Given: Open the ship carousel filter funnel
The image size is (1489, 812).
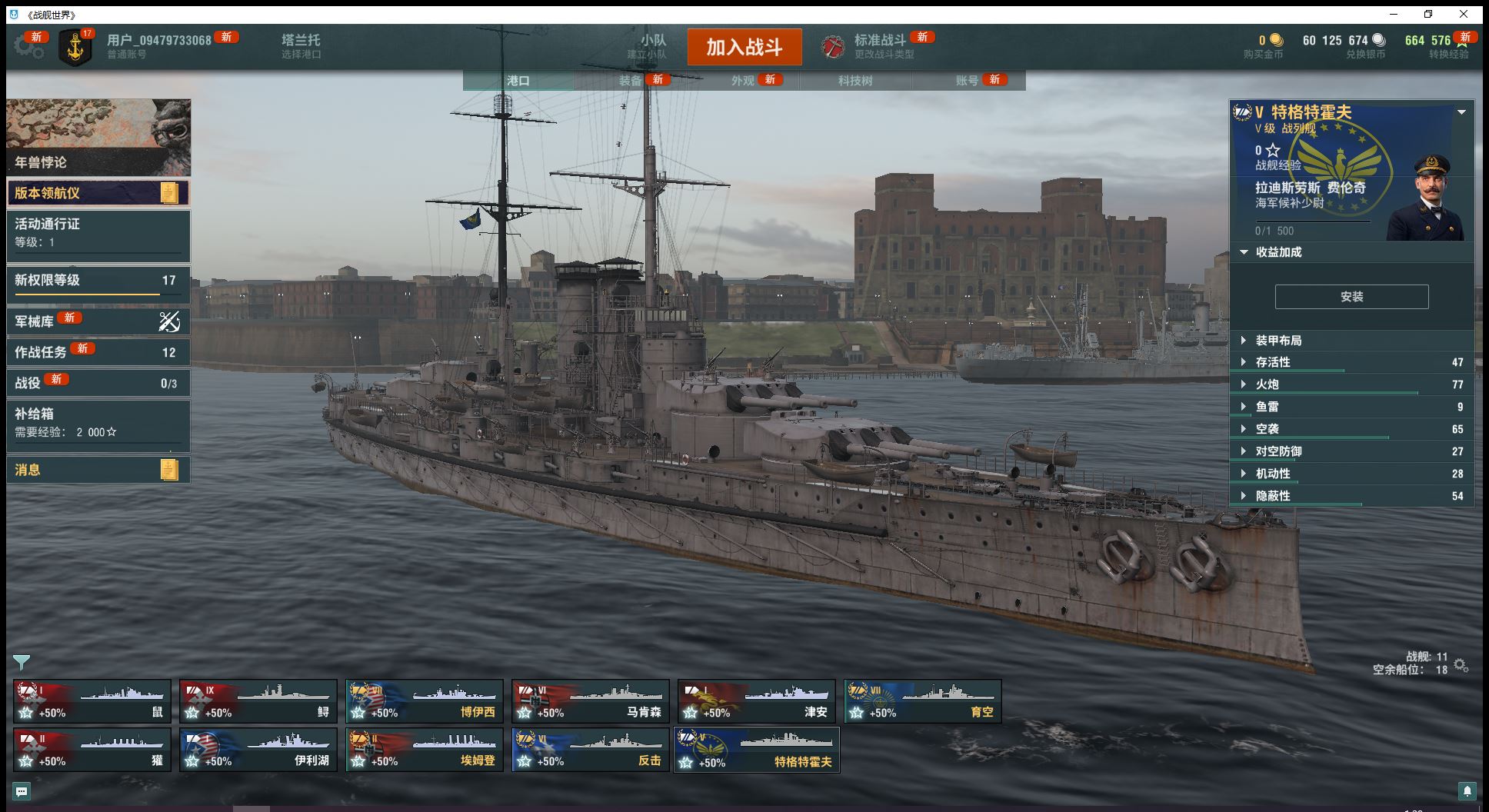Looking at the screenshot, I should 22,662.
